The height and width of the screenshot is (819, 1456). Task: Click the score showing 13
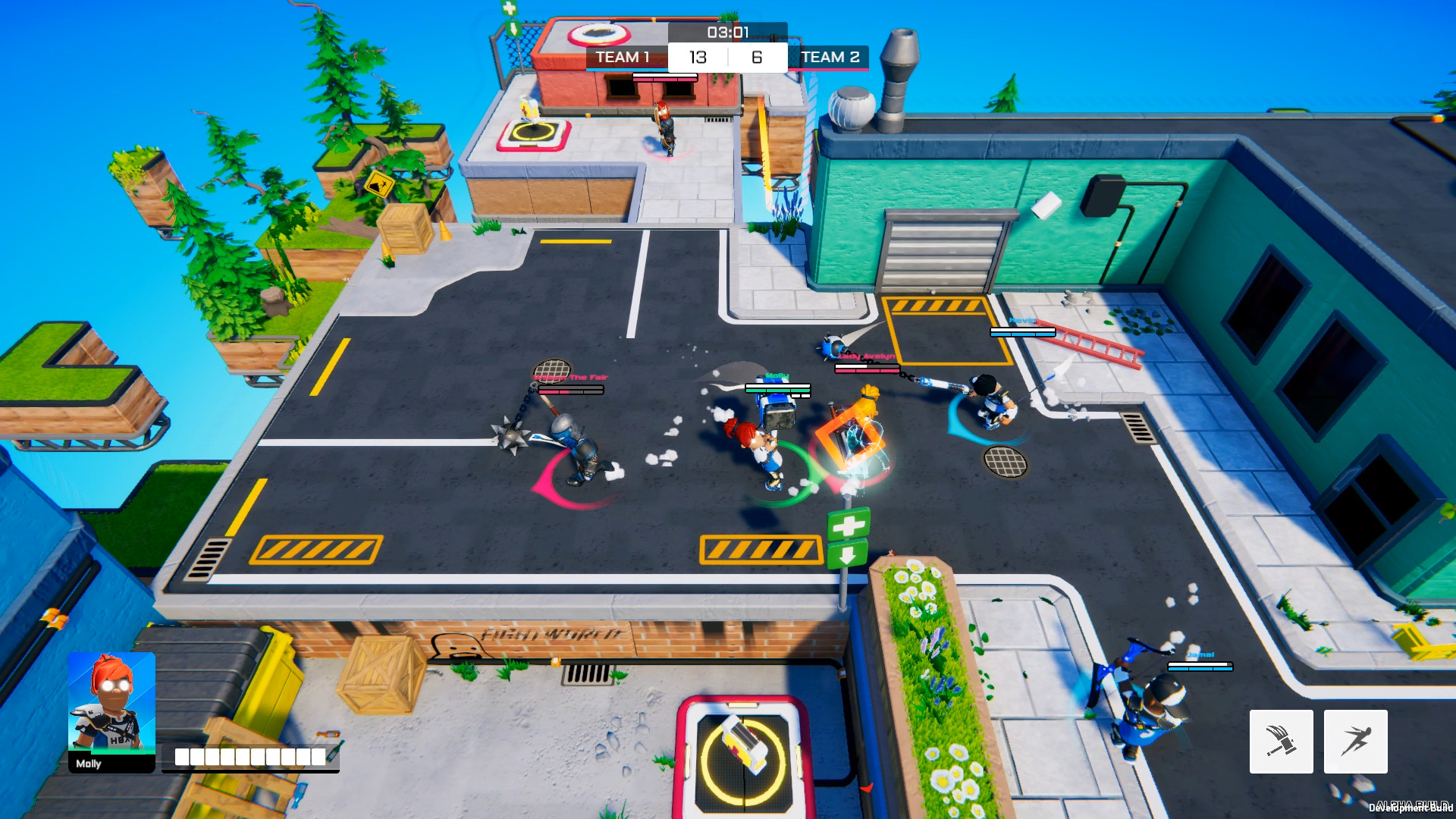[x=698, y=57]
